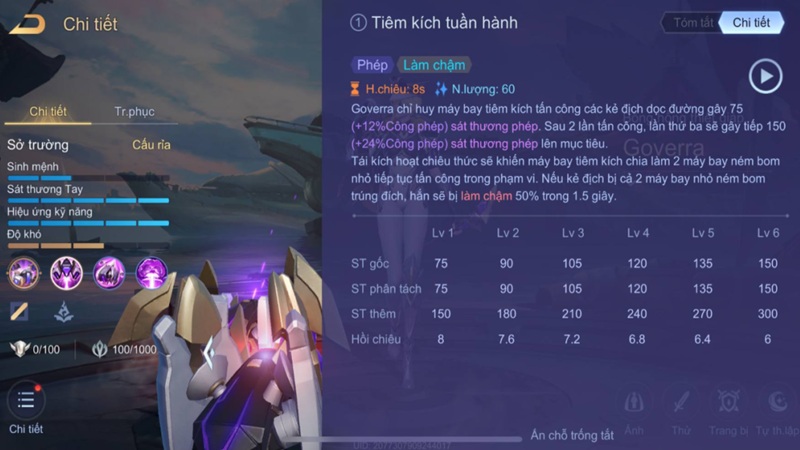Image resolution: width=800 pixels, height=450 pixels.
Task: Play the skill preview video
Action: pyautogui.click(x=765, y=75)
